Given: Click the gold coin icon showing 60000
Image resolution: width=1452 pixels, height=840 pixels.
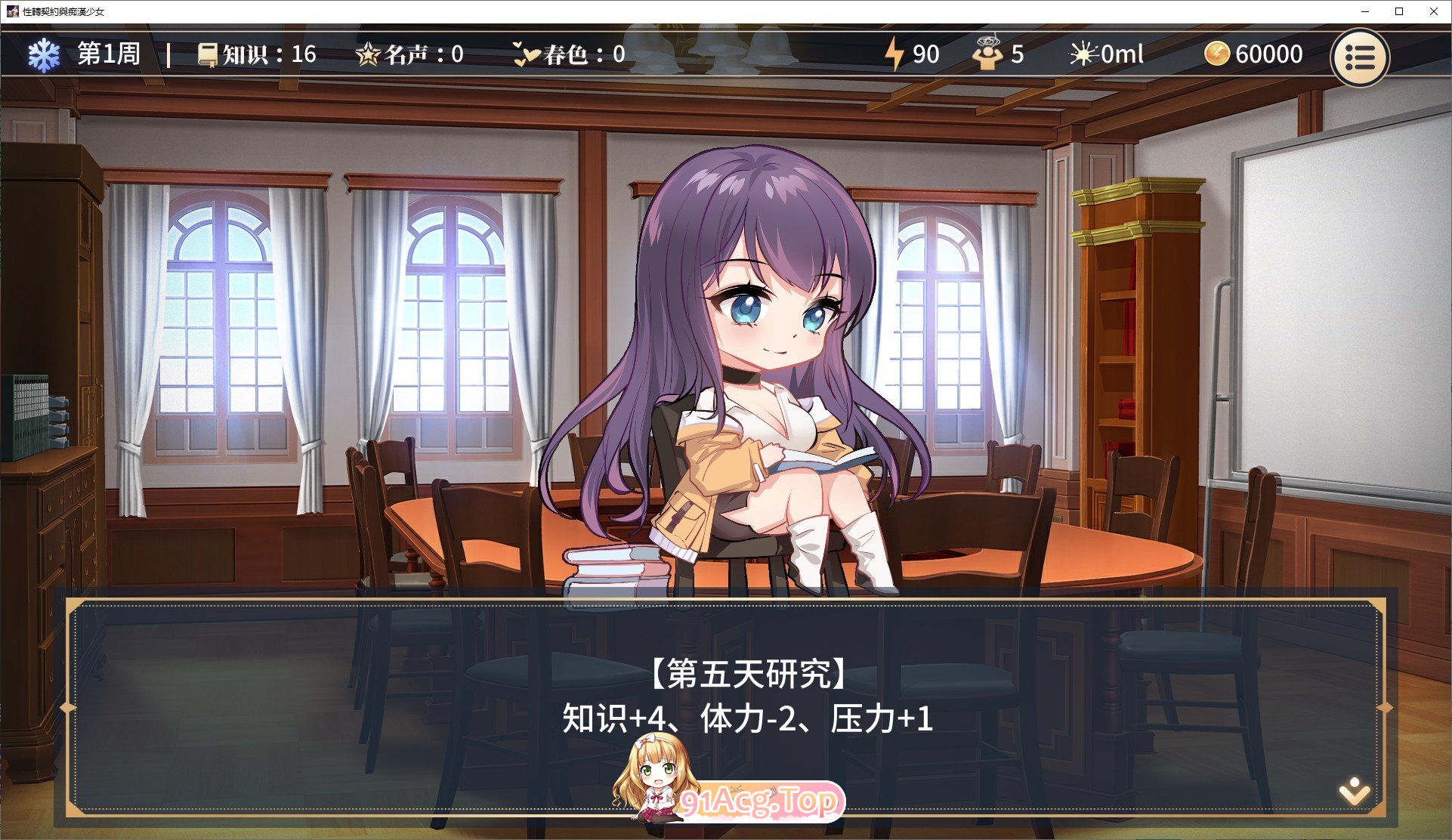Looking at the screenshot, I should [1218, 54].
